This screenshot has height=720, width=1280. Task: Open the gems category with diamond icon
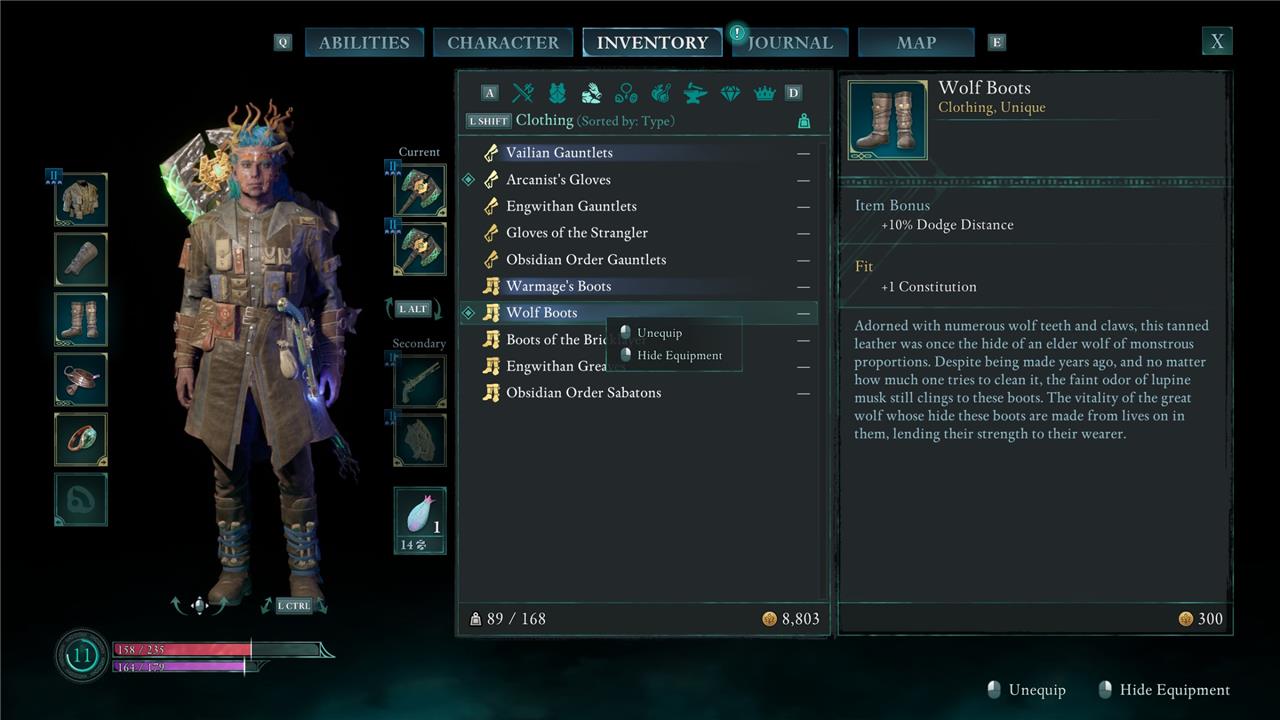730,93
